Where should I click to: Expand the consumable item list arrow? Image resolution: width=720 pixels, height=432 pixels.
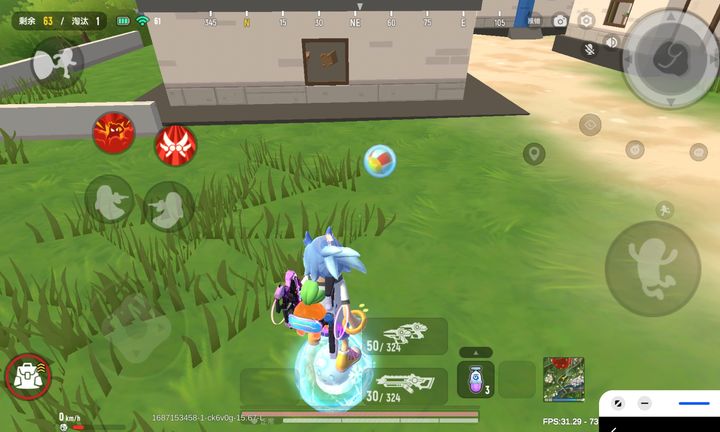[x=476, y=352]
